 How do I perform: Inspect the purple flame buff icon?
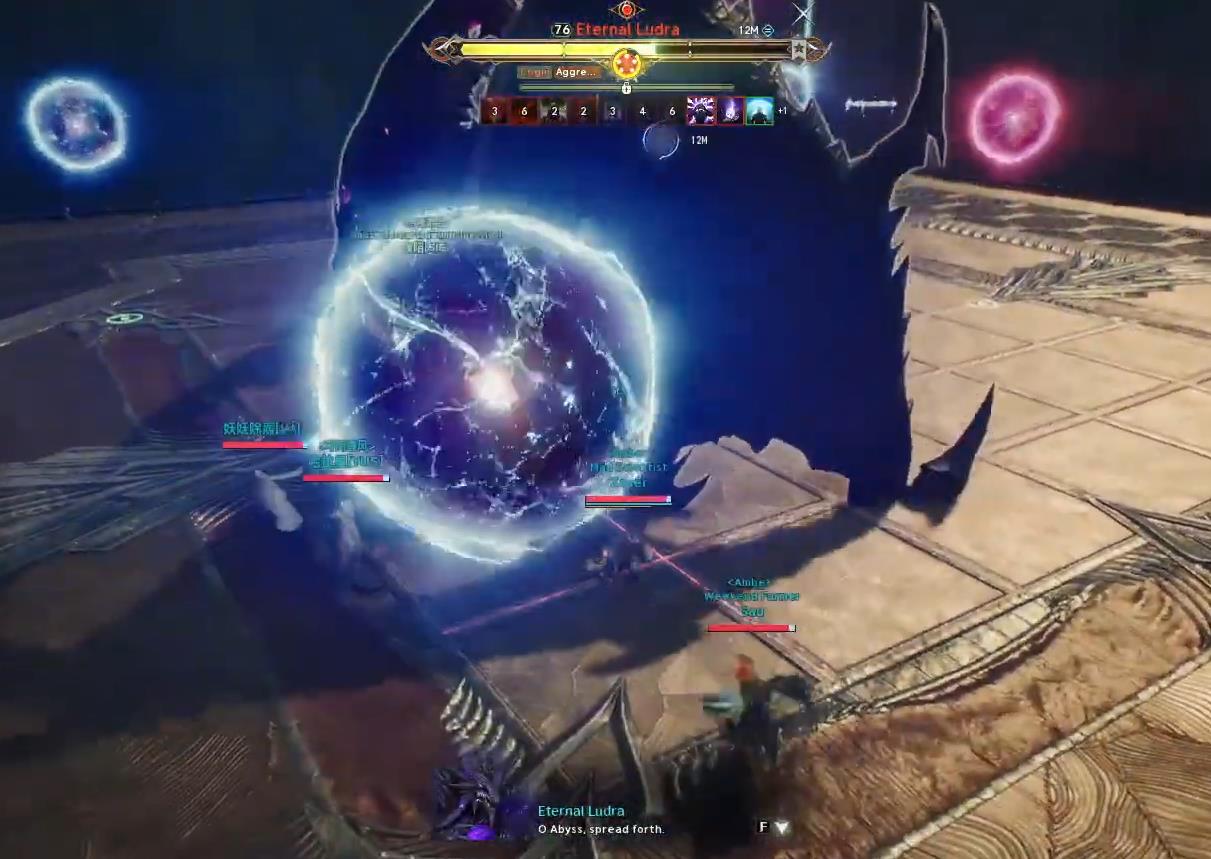[x=730, y=111]
